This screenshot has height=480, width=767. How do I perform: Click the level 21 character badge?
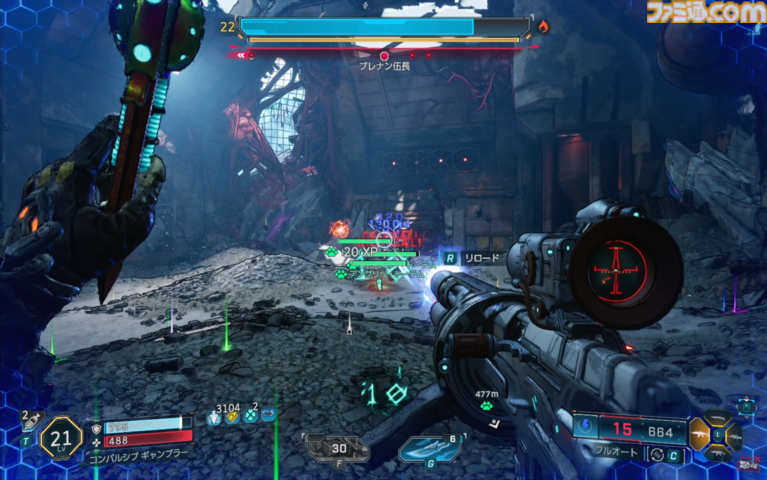[60, 437]
